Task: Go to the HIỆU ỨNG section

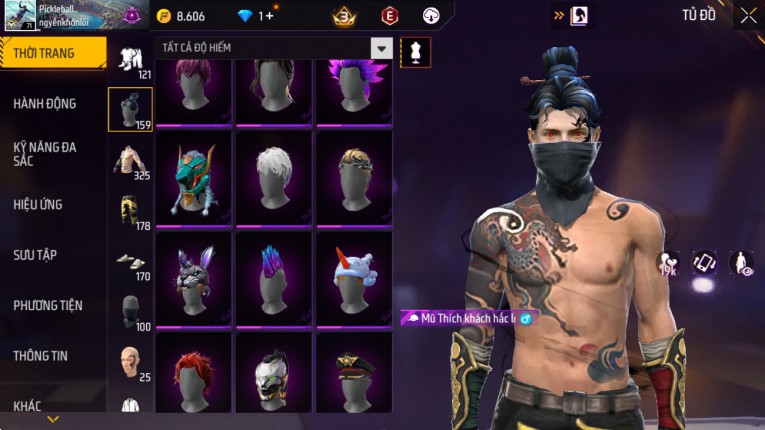Action: (38, 204)
